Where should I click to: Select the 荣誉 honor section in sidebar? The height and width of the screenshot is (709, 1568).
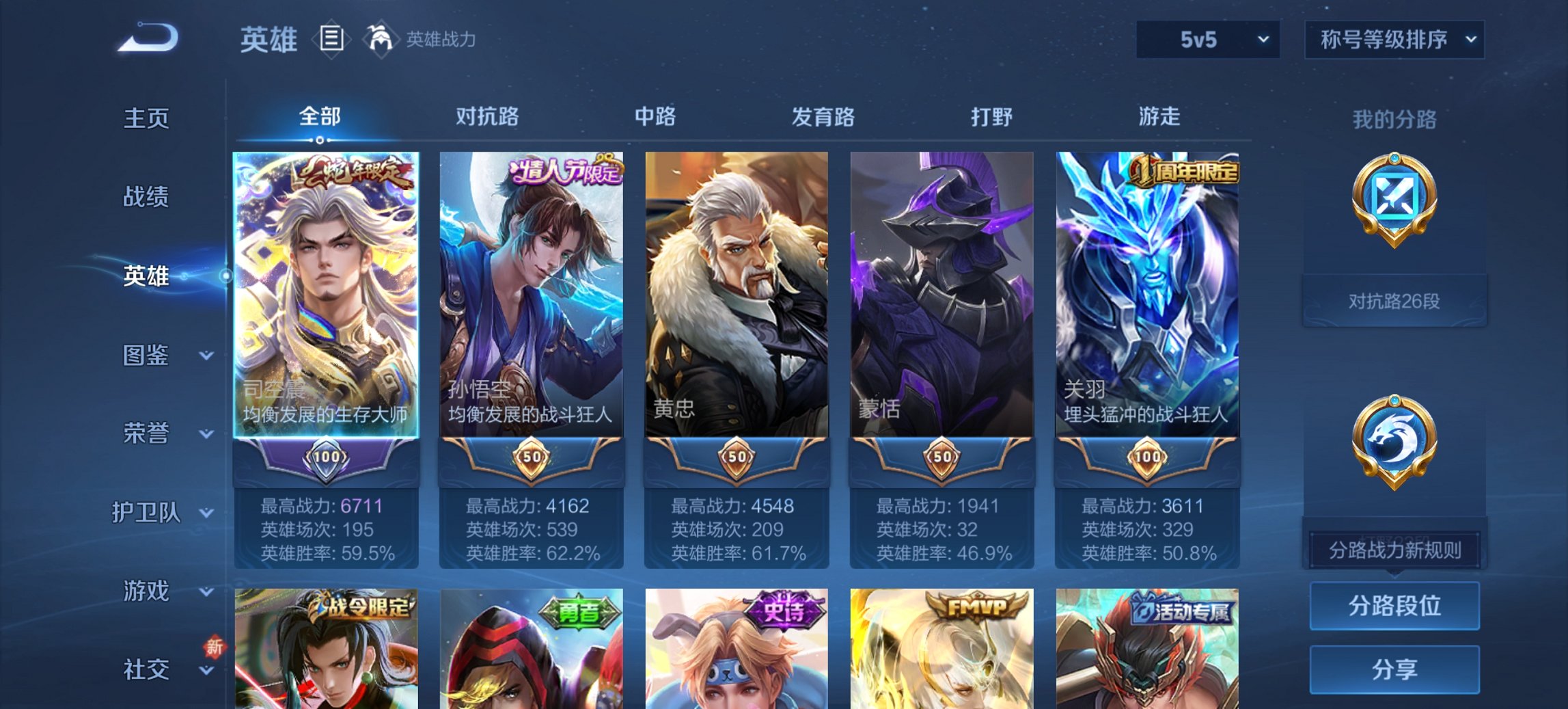tap(146, 433)
